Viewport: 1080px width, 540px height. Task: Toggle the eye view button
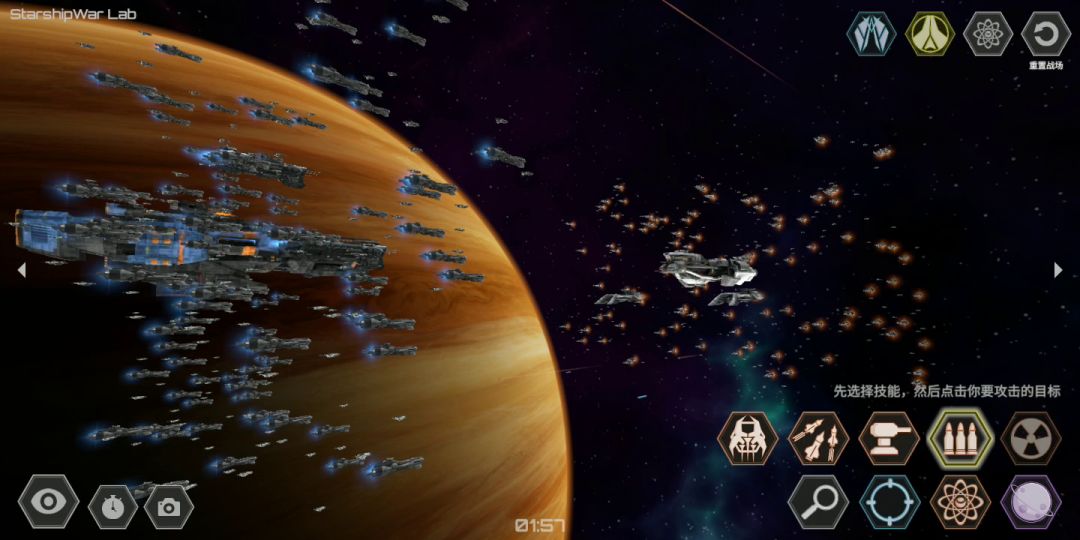[x=48, y=501]
